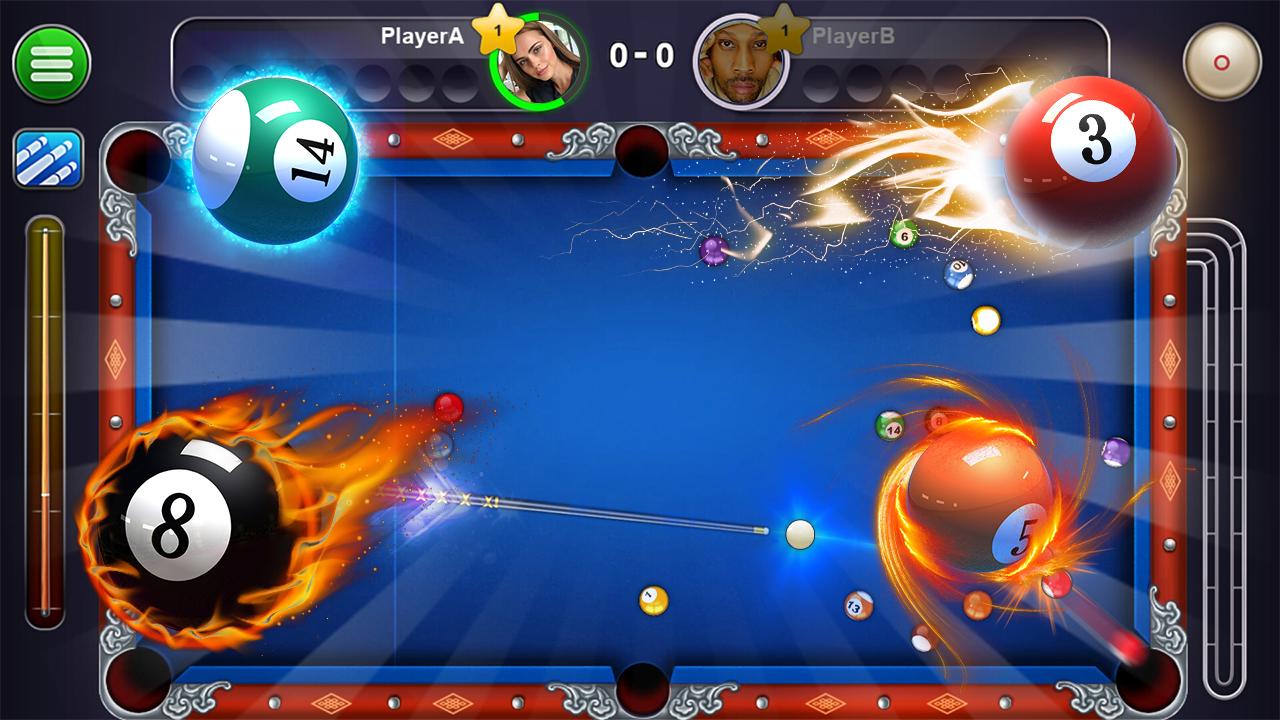Click PlayerA's gold star level badge
1280x720 pixels.
[499, 30]
